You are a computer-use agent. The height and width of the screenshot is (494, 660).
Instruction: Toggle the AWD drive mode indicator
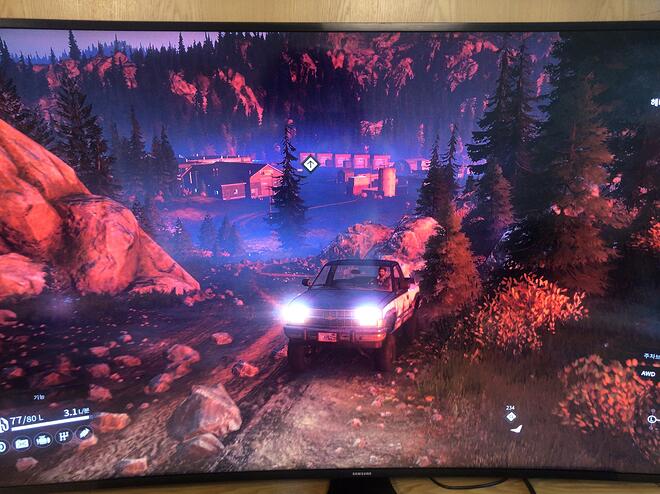646,372
